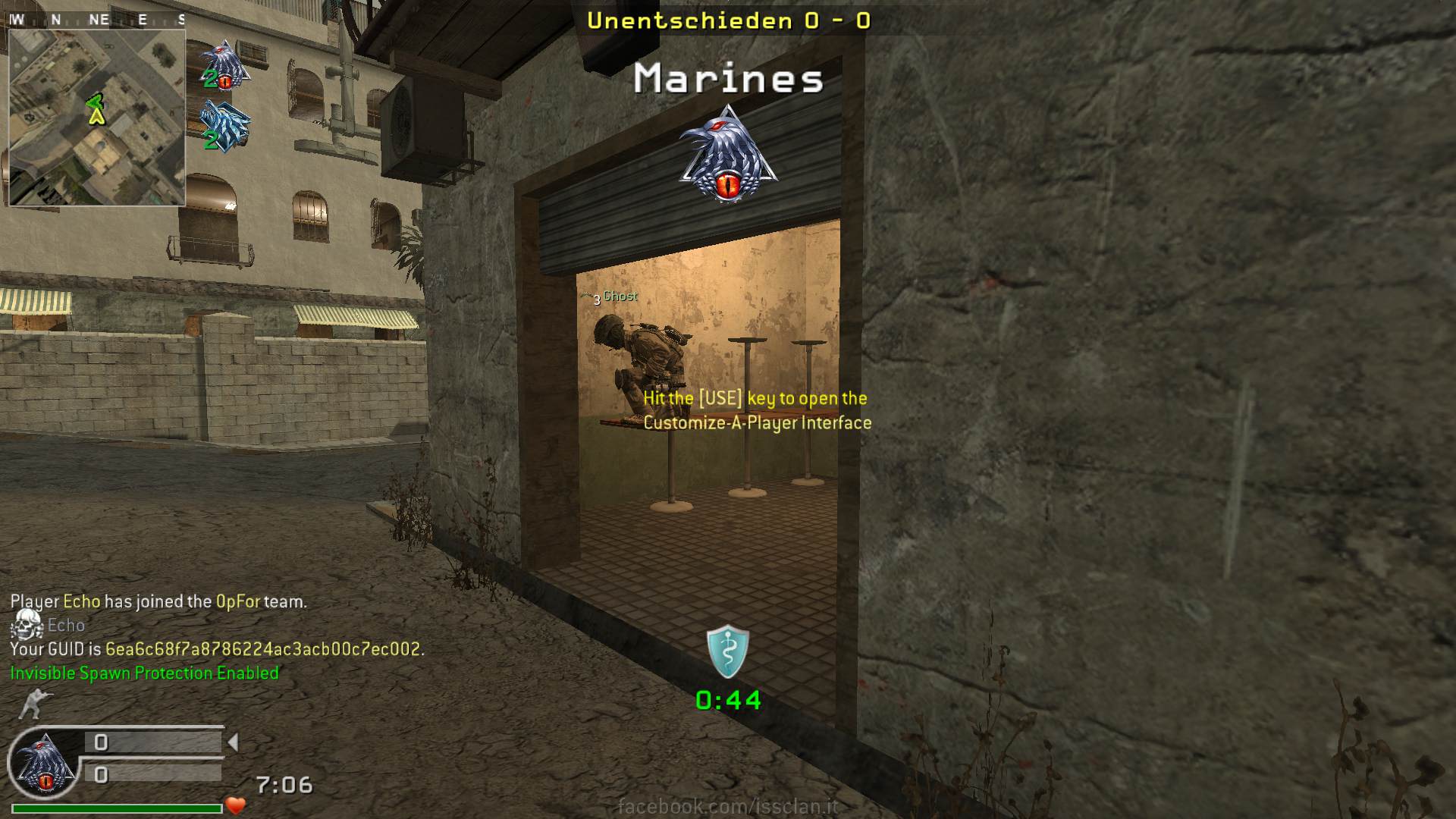The height and width of the screenshot is (819, 1456).
Task: Select the blue team score emblem
Action: (x=224, y=125)
